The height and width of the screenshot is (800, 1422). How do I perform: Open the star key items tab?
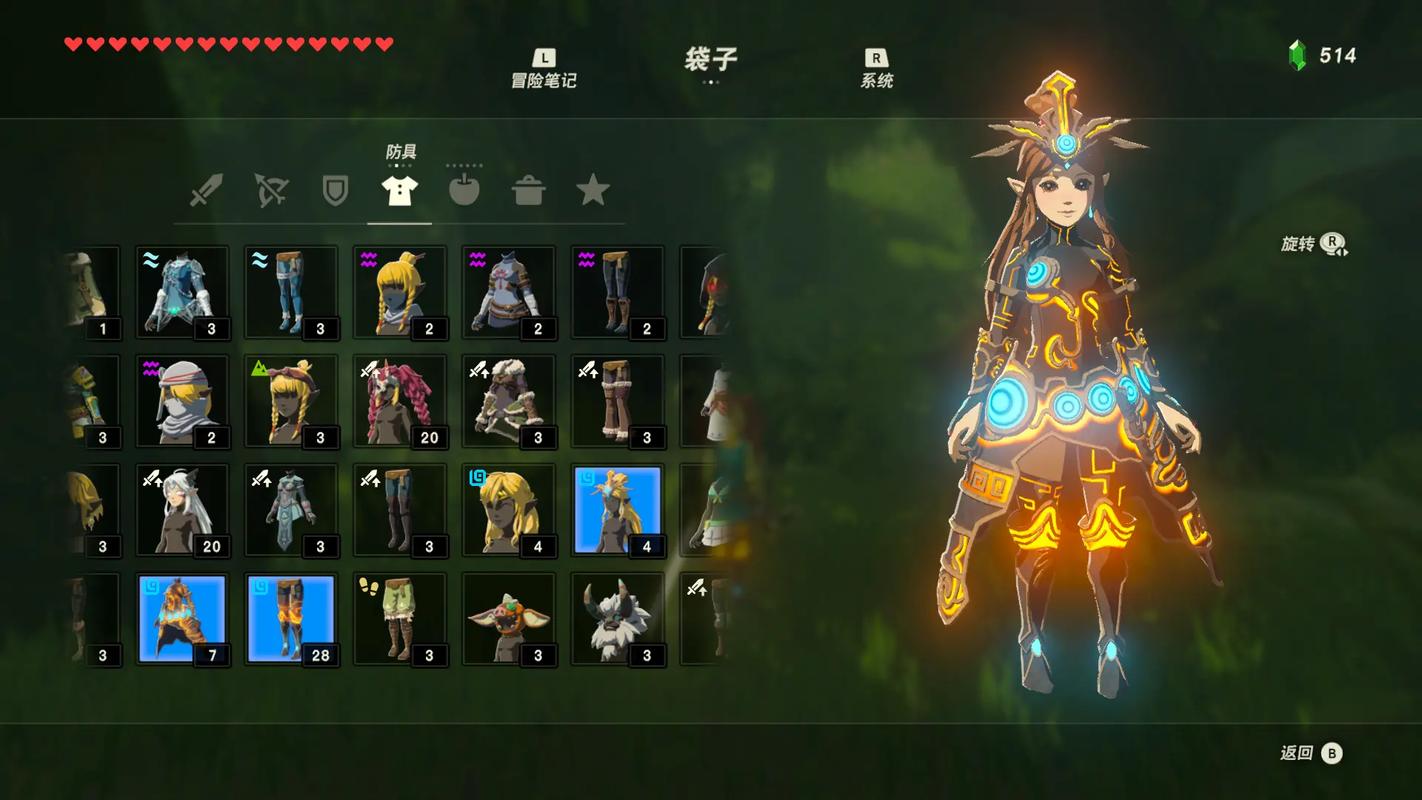point(592,190)
